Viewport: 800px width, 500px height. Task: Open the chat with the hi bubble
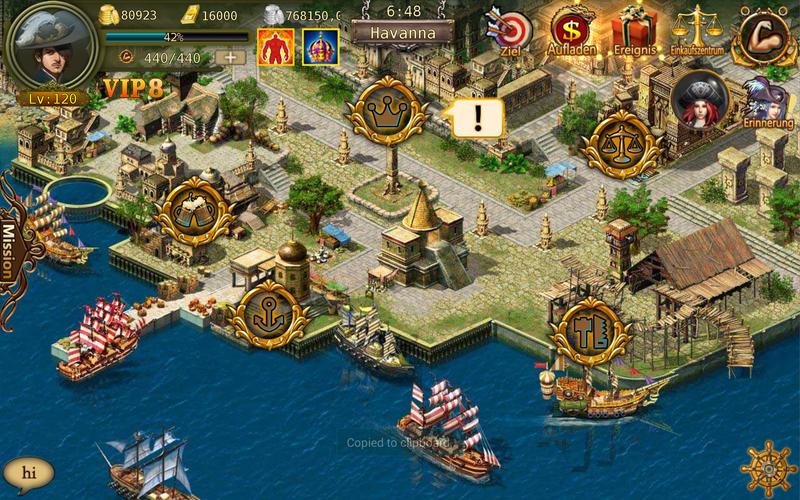[29, 472]
